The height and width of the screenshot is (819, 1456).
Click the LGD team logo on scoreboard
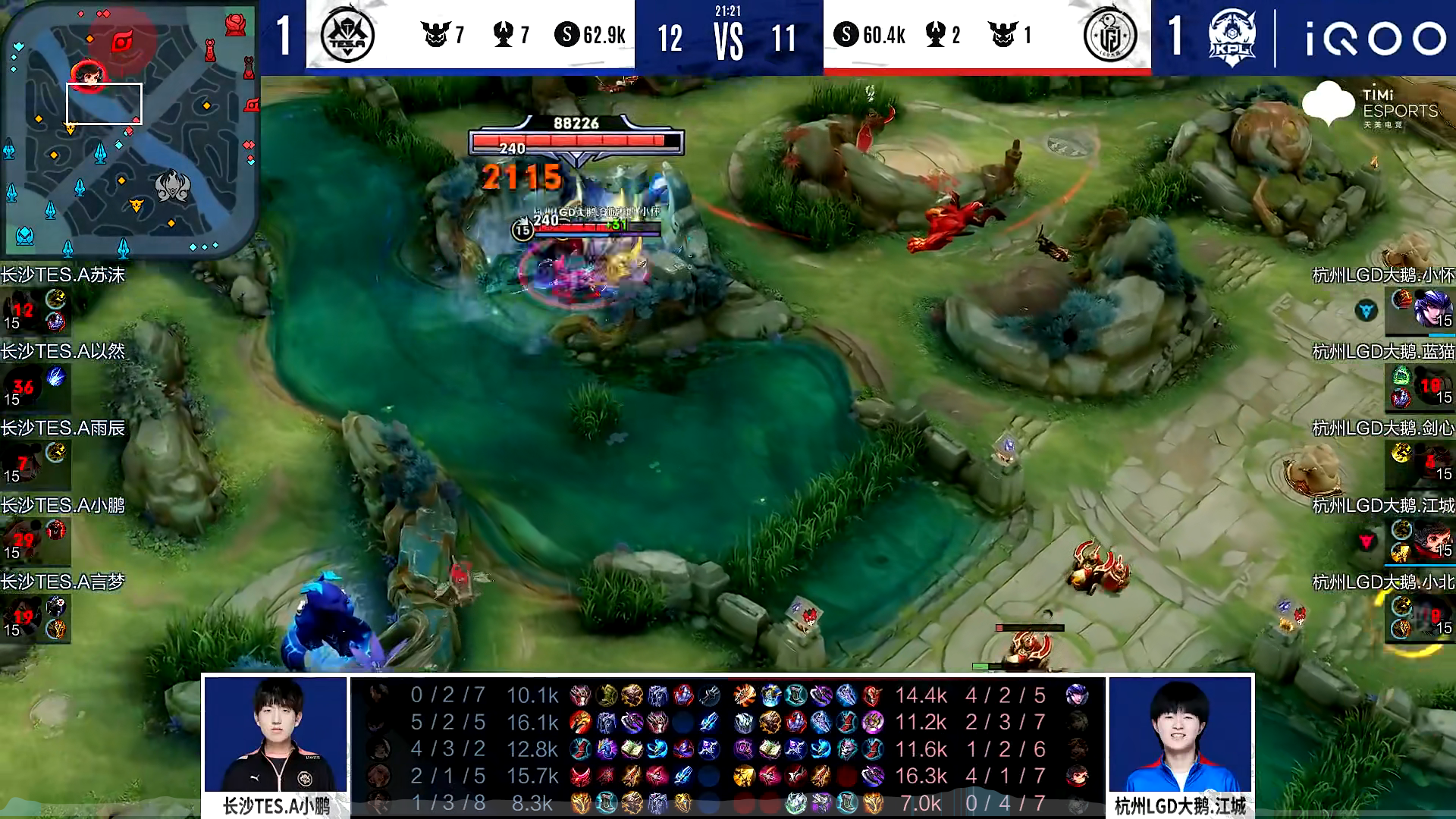click(x=1109, y=36)
